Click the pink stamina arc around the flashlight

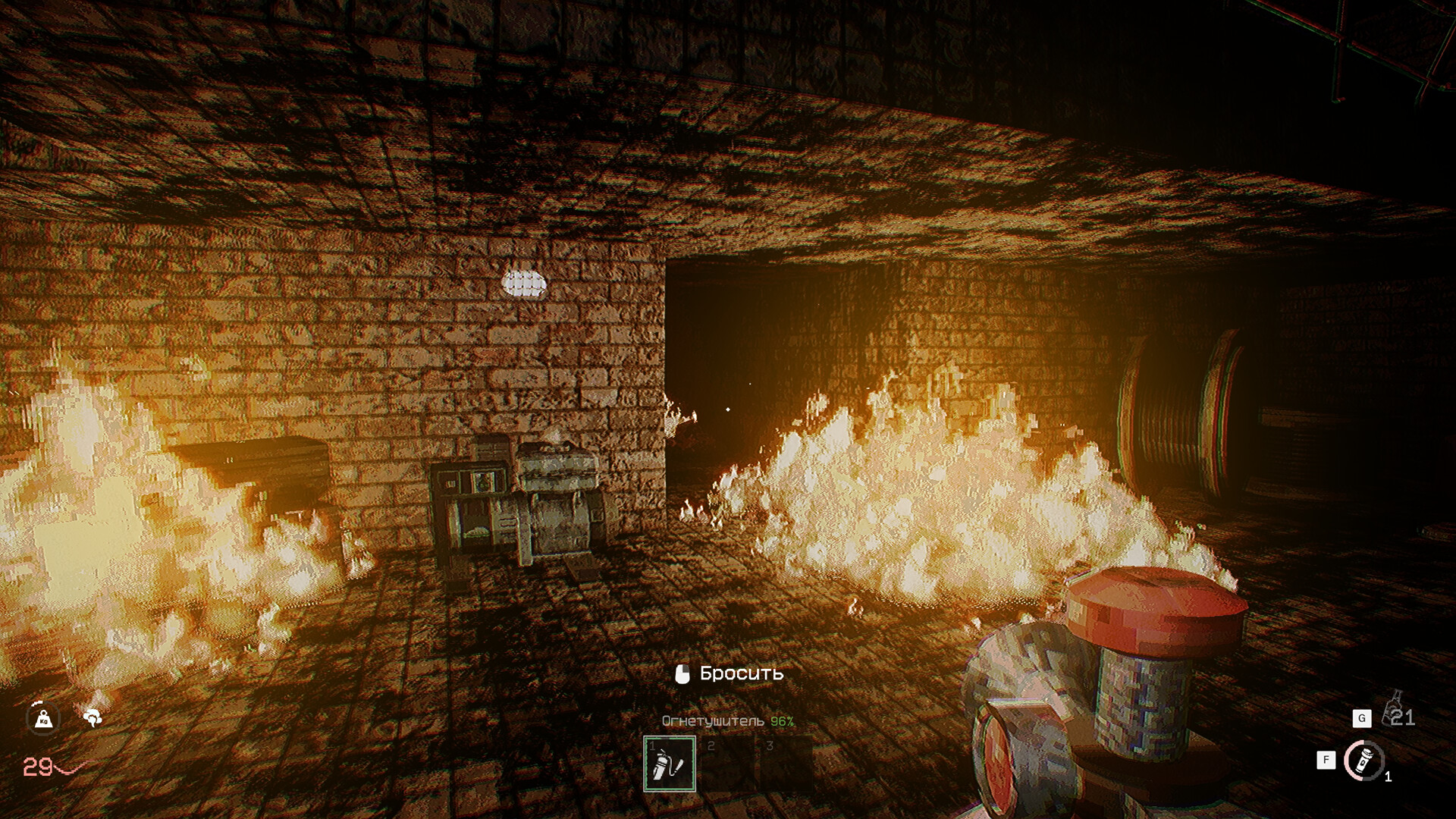pos(1348,758)
